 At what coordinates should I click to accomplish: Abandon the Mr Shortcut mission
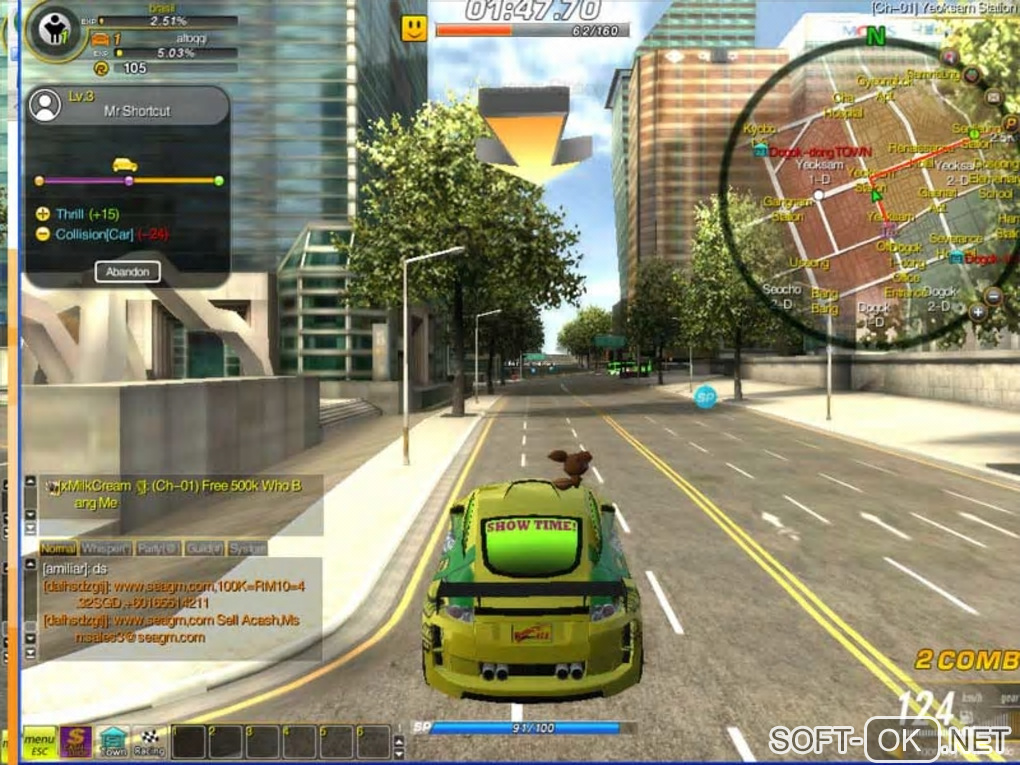pyautogui.click(x=128, y=271)
